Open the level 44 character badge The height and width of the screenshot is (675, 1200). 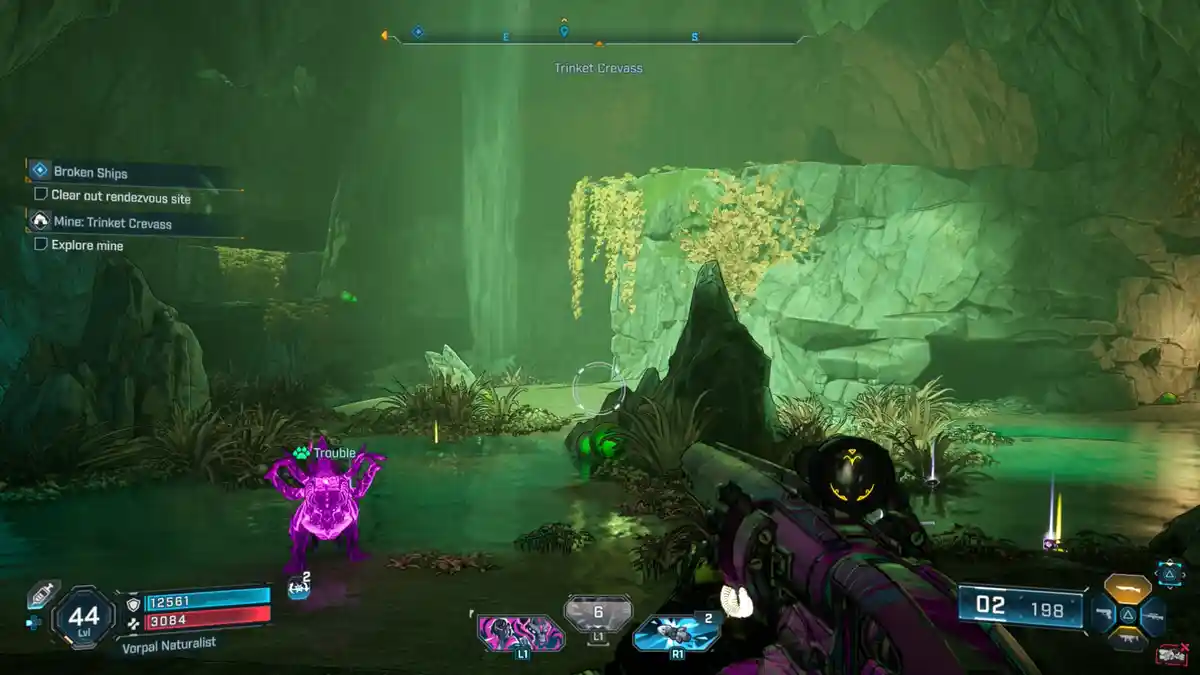(x=83, y=618)
